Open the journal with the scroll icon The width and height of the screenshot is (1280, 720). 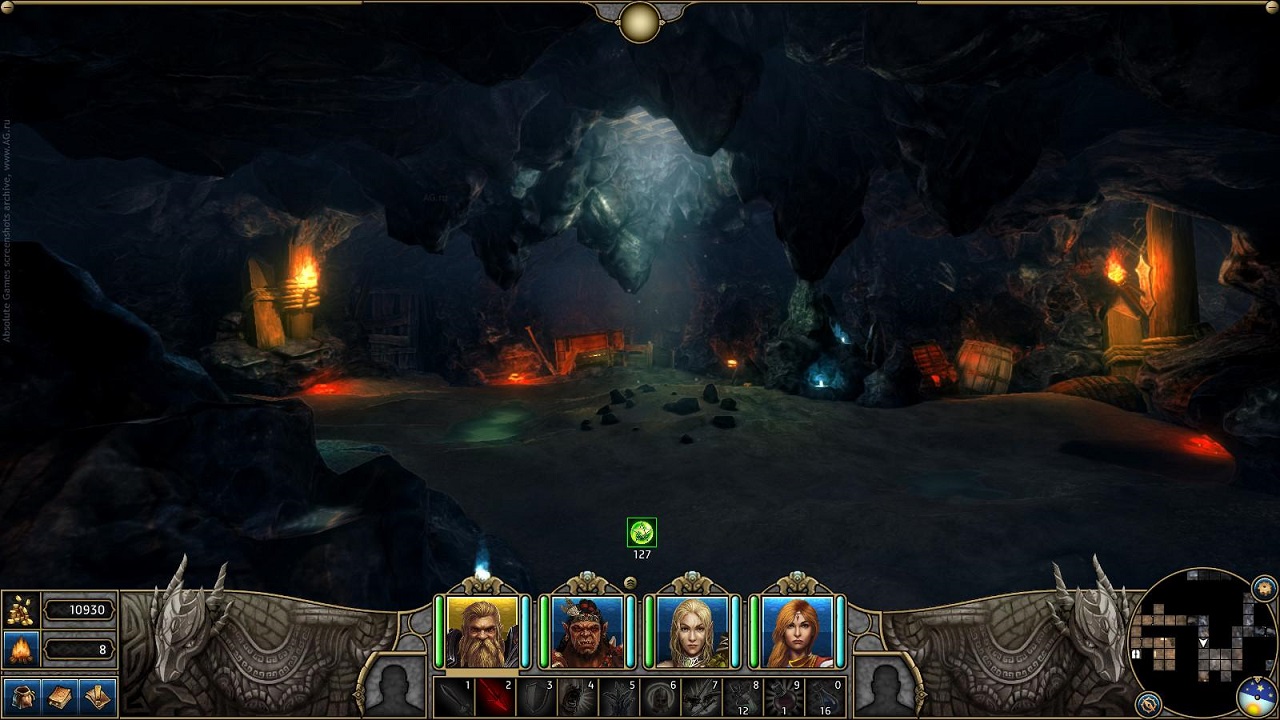[x=97, y=696]
